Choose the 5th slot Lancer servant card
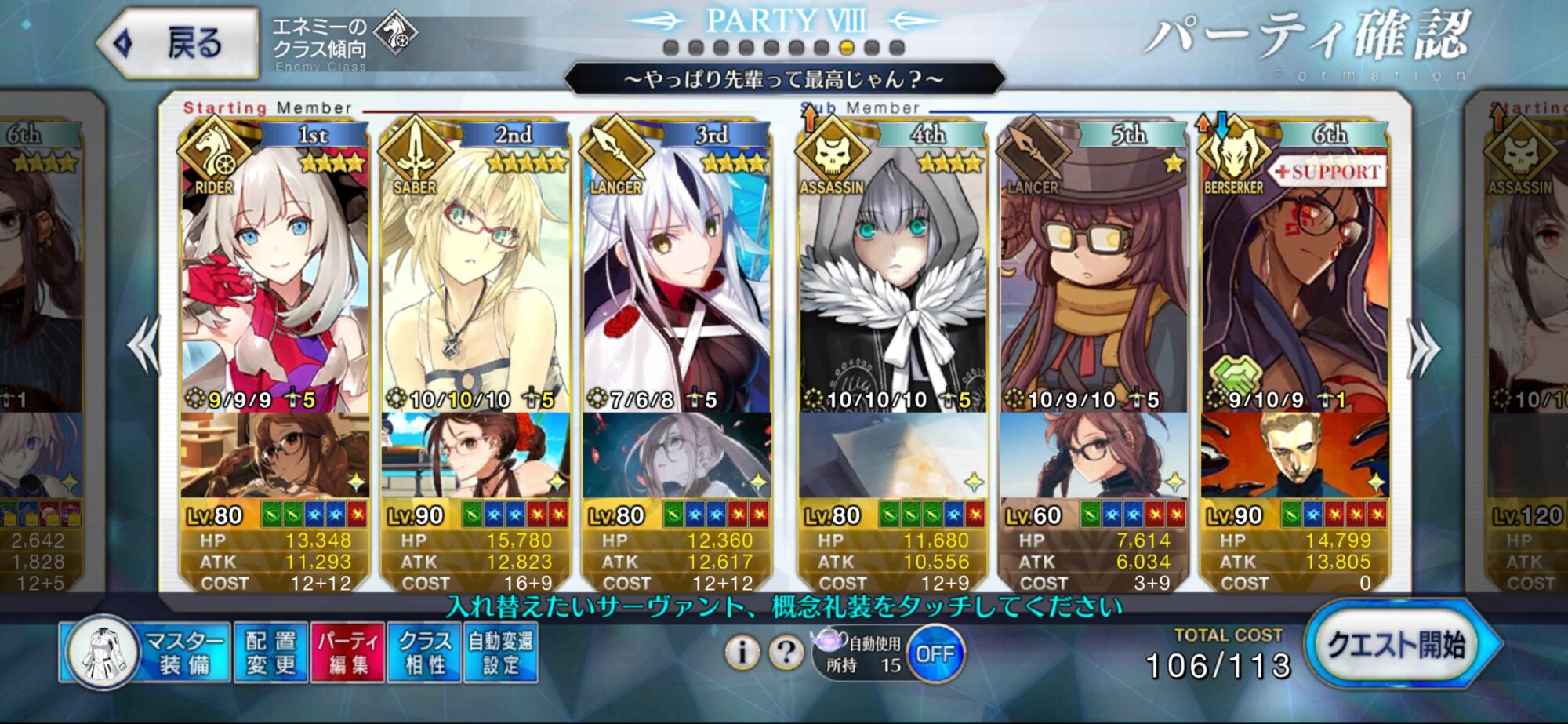The image size is (1568, 724). point(1093,275)
